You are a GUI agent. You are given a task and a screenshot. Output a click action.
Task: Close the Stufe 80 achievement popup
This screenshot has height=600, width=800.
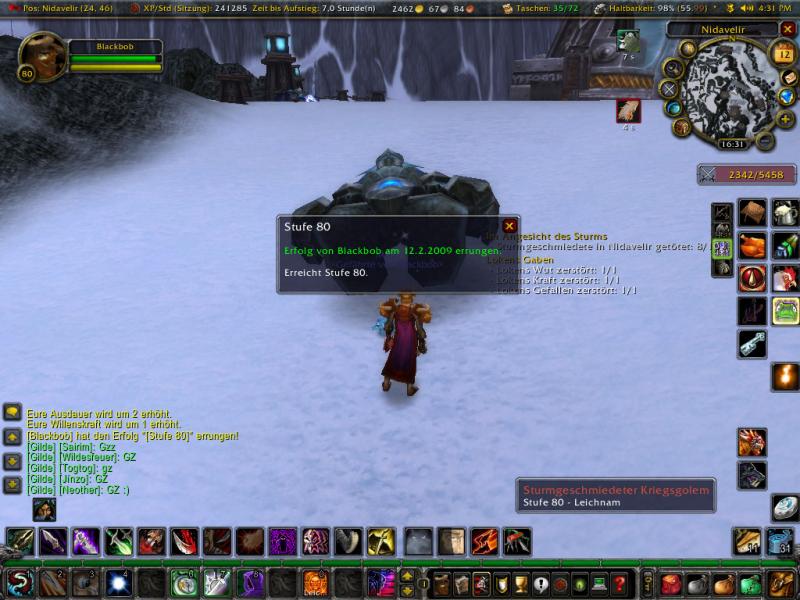(509, 226)
